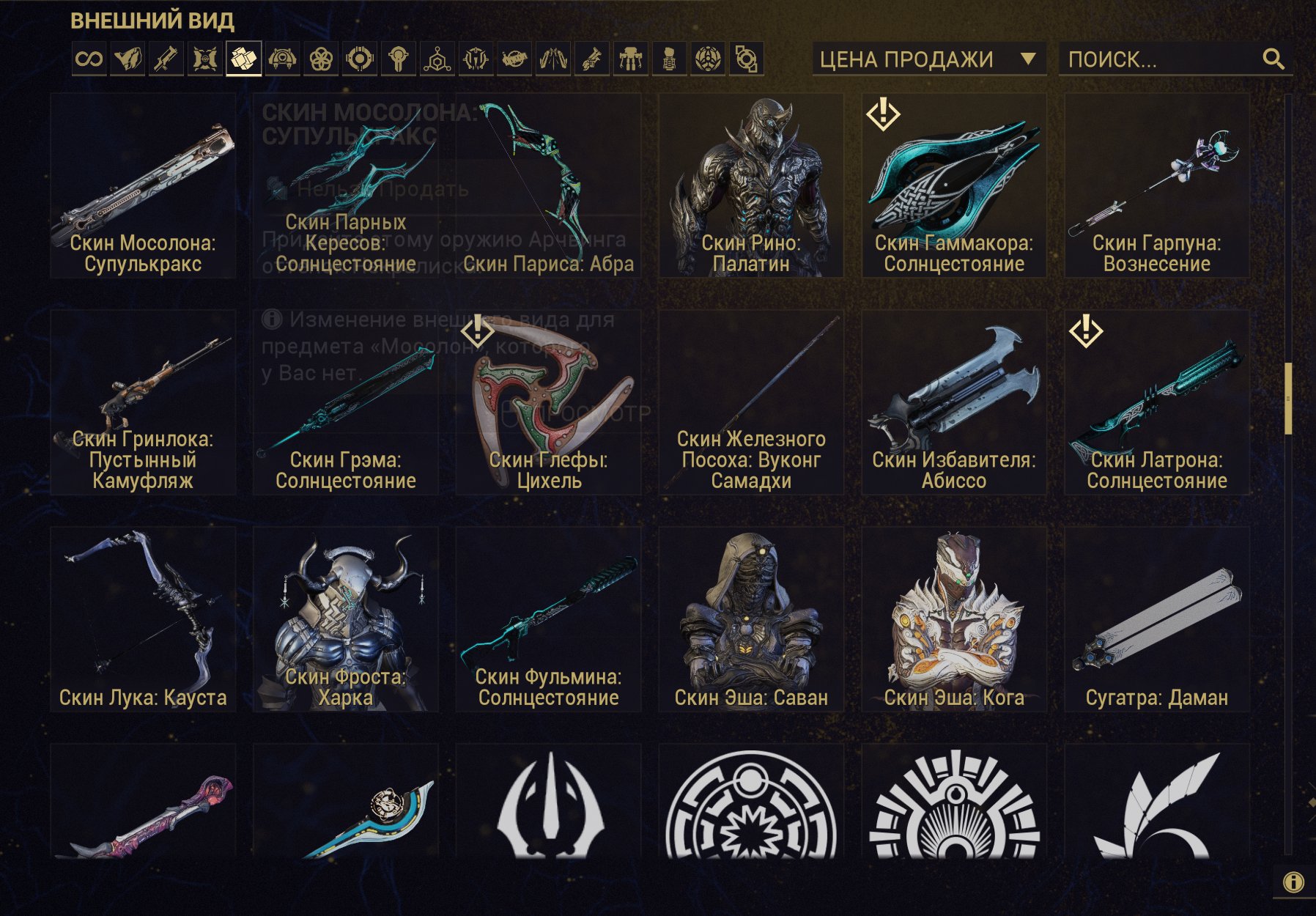
Task: Open the Цена продажи sort dropdown
Action: click(928, 59)
